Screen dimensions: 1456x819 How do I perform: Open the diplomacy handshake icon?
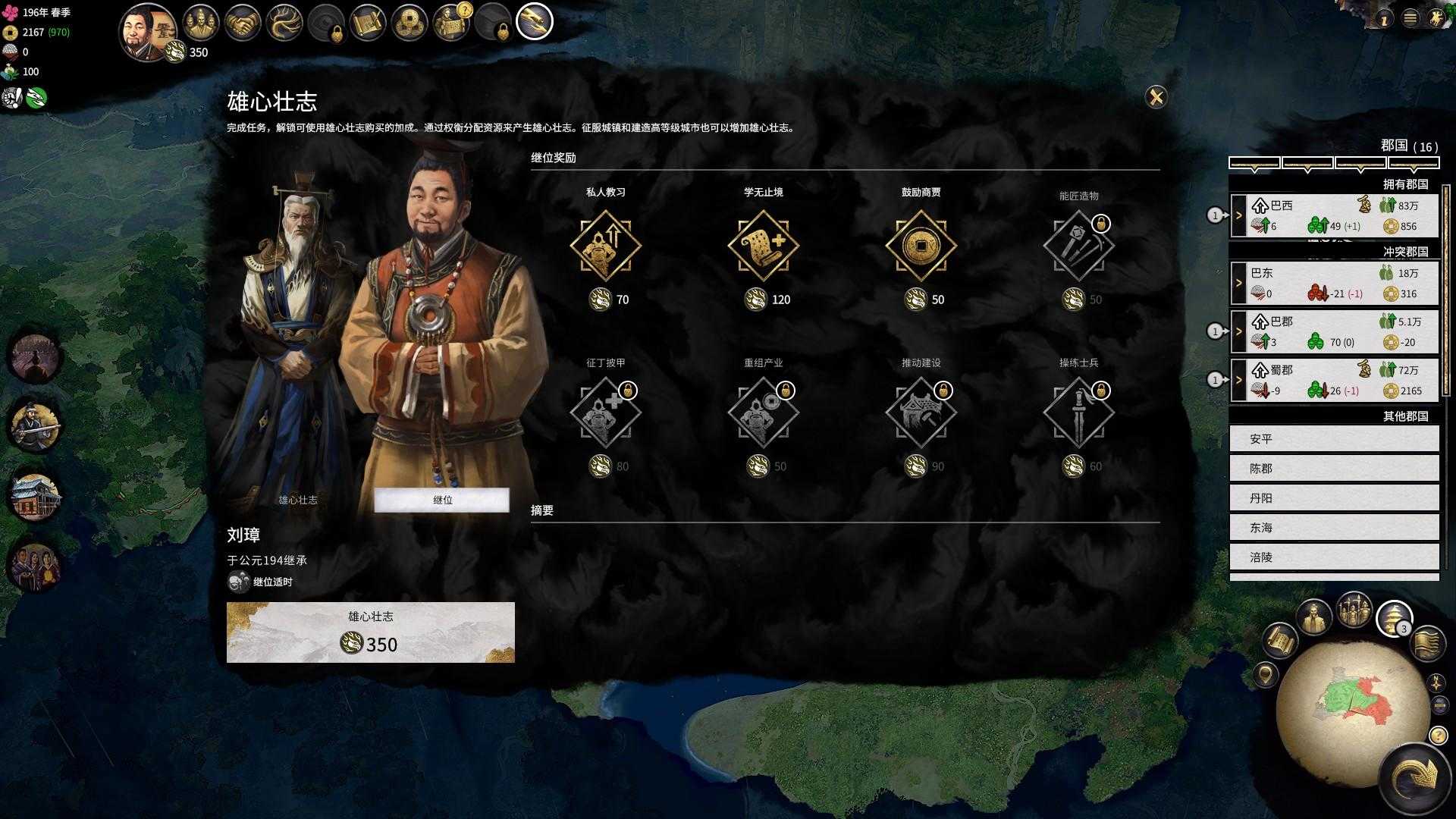click(x=243, y=23)
